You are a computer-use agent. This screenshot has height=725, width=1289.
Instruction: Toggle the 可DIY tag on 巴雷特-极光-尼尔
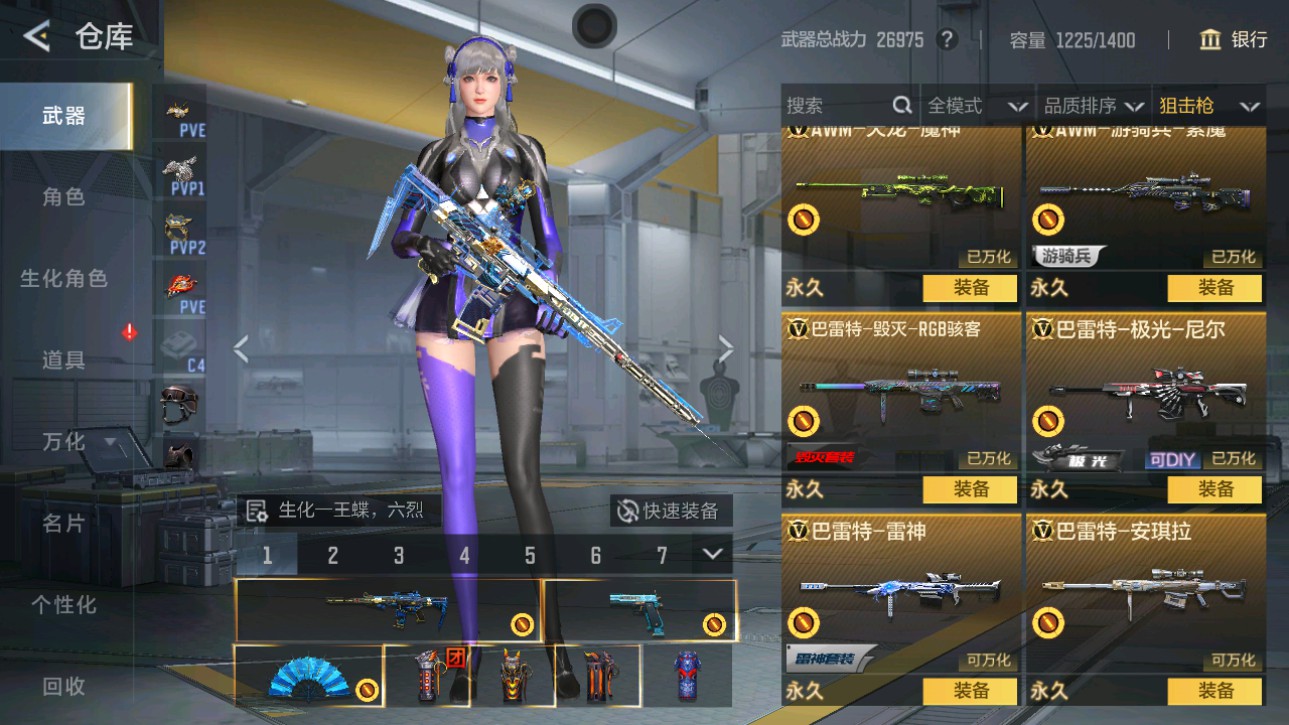coord(1172,460)
